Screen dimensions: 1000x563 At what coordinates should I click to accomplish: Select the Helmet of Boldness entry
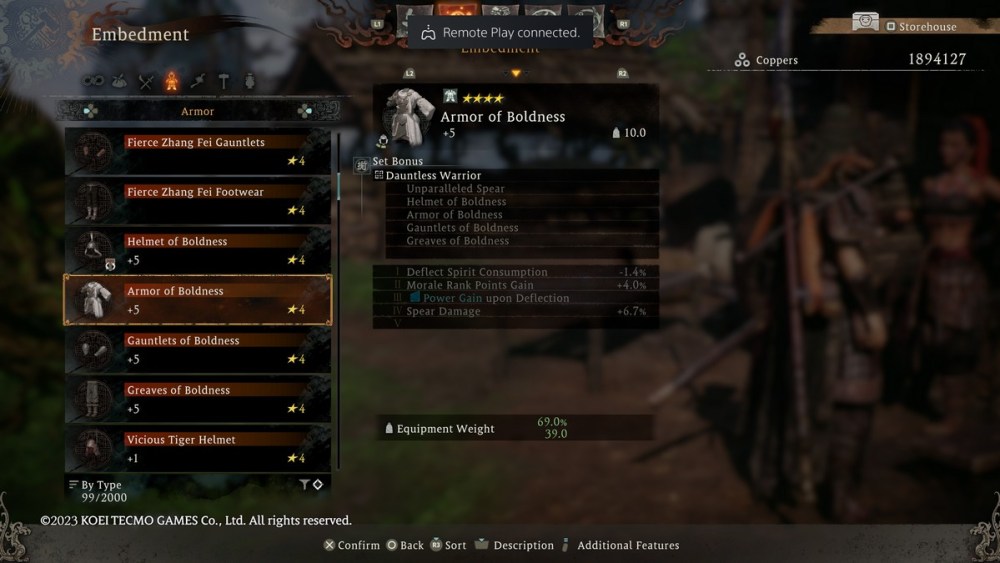tap(197, 251)
